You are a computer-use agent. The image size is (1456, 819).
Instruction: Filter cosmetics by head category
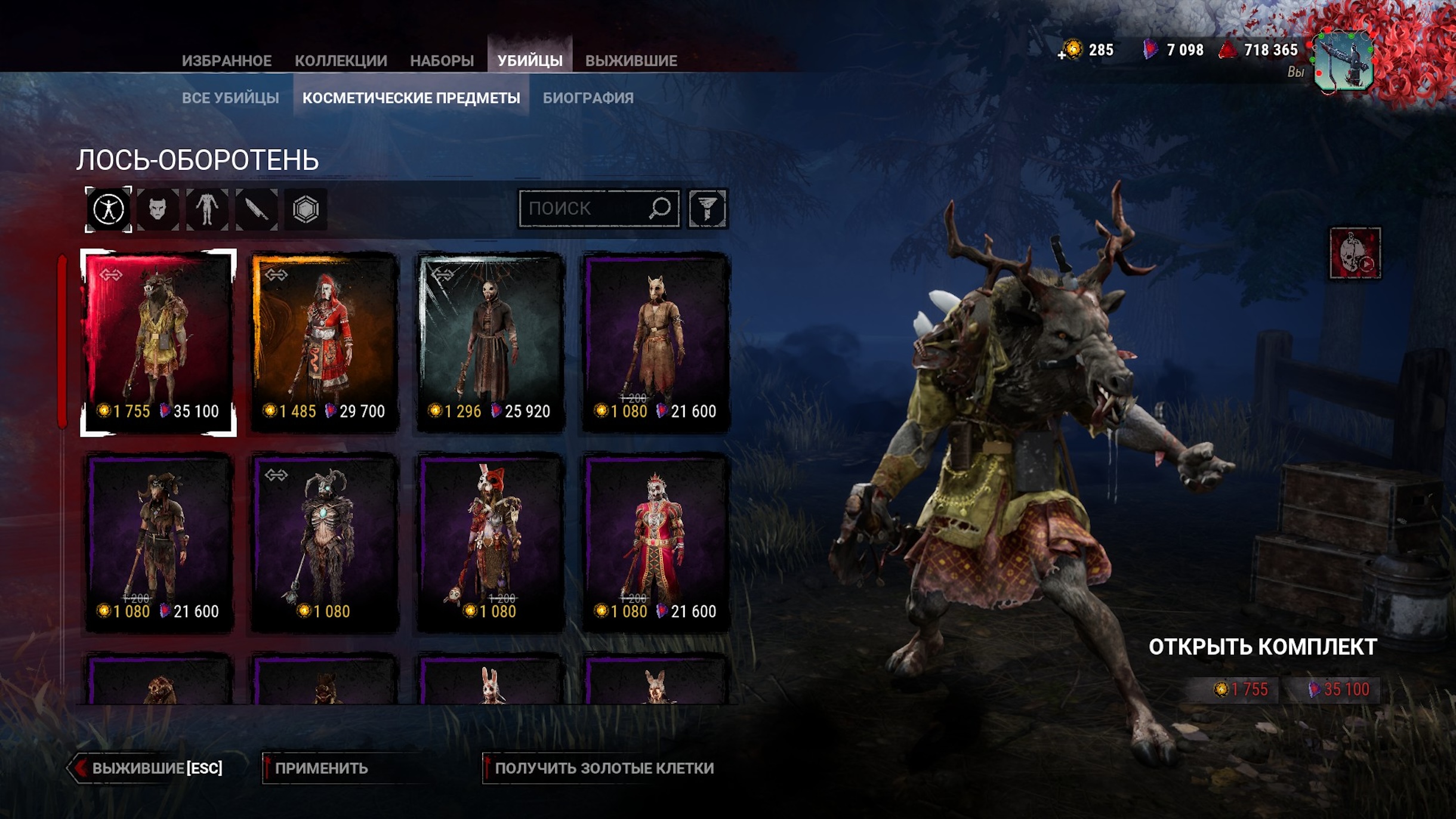pyautogui.click(x=158, y=209)
